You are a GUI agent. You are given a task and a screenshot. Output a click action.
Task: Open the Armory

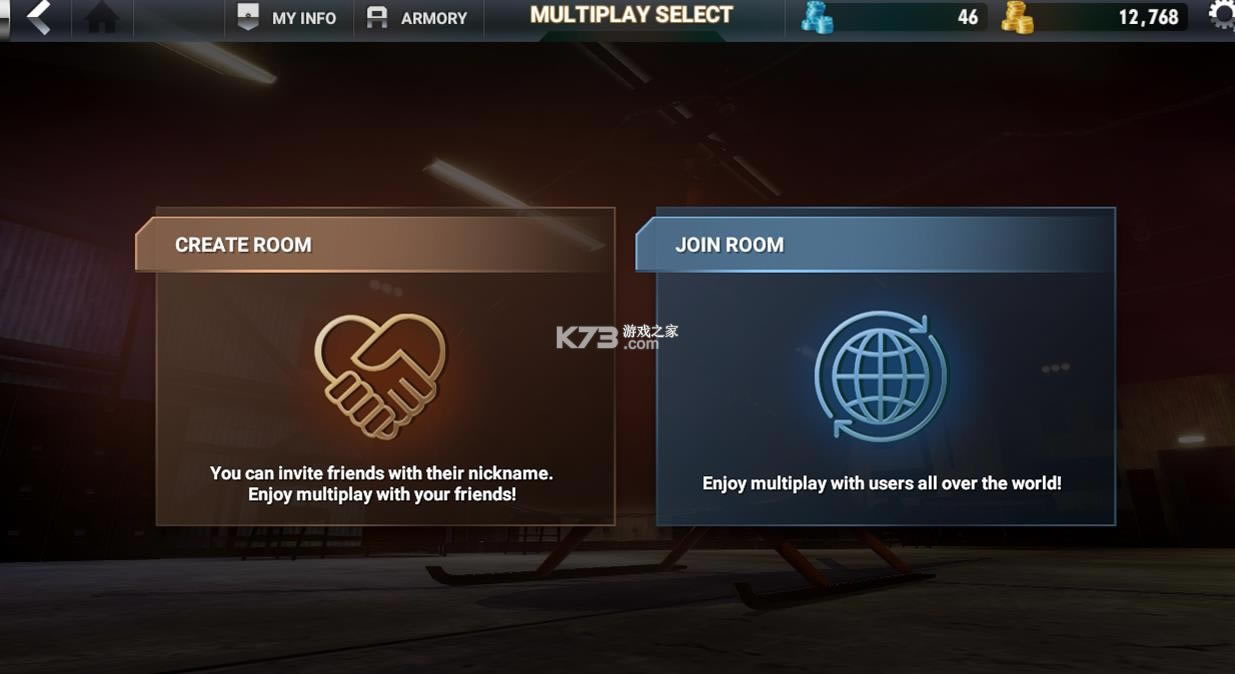(418, 18)
